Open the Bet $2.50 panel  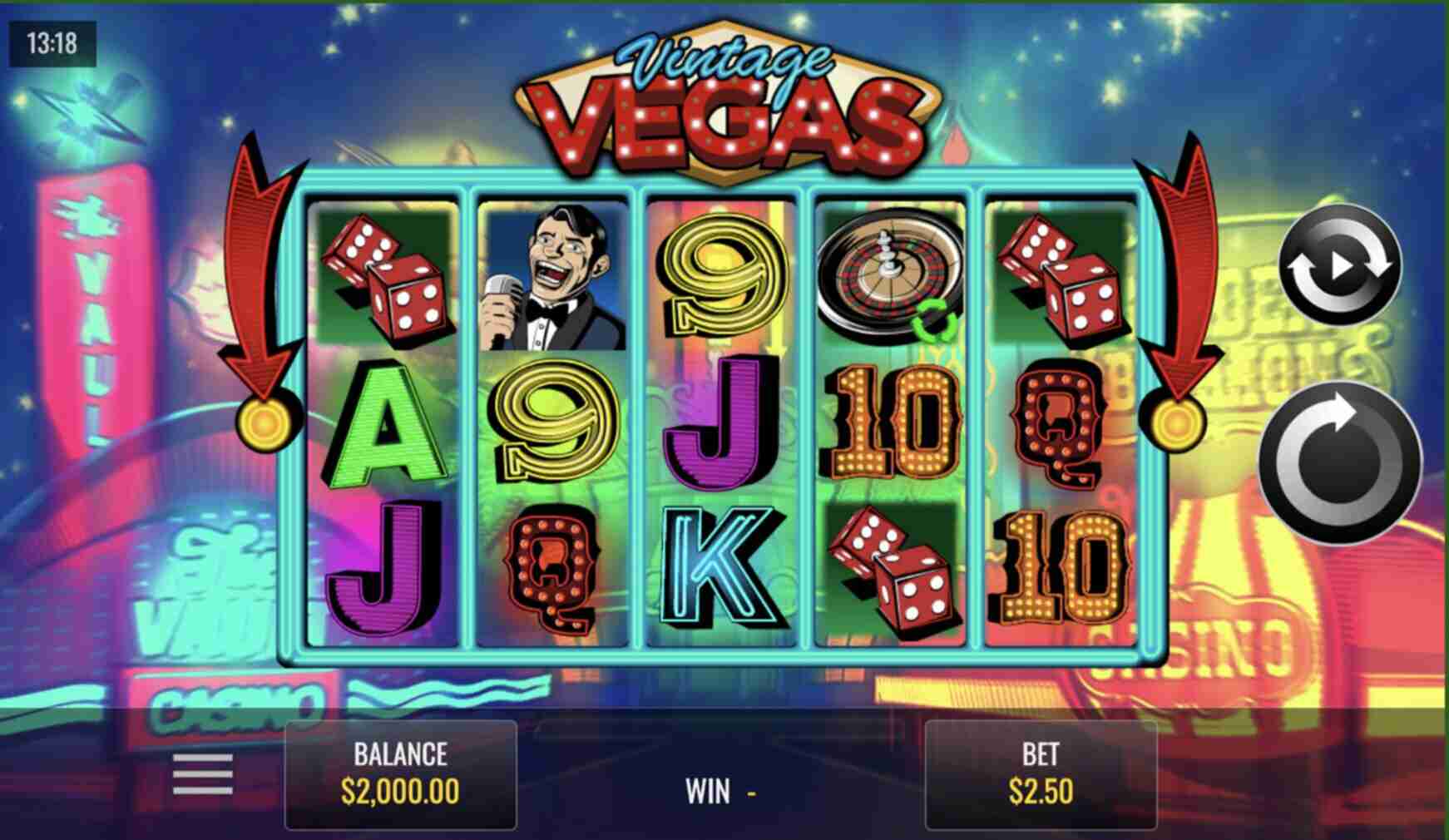1041,773
